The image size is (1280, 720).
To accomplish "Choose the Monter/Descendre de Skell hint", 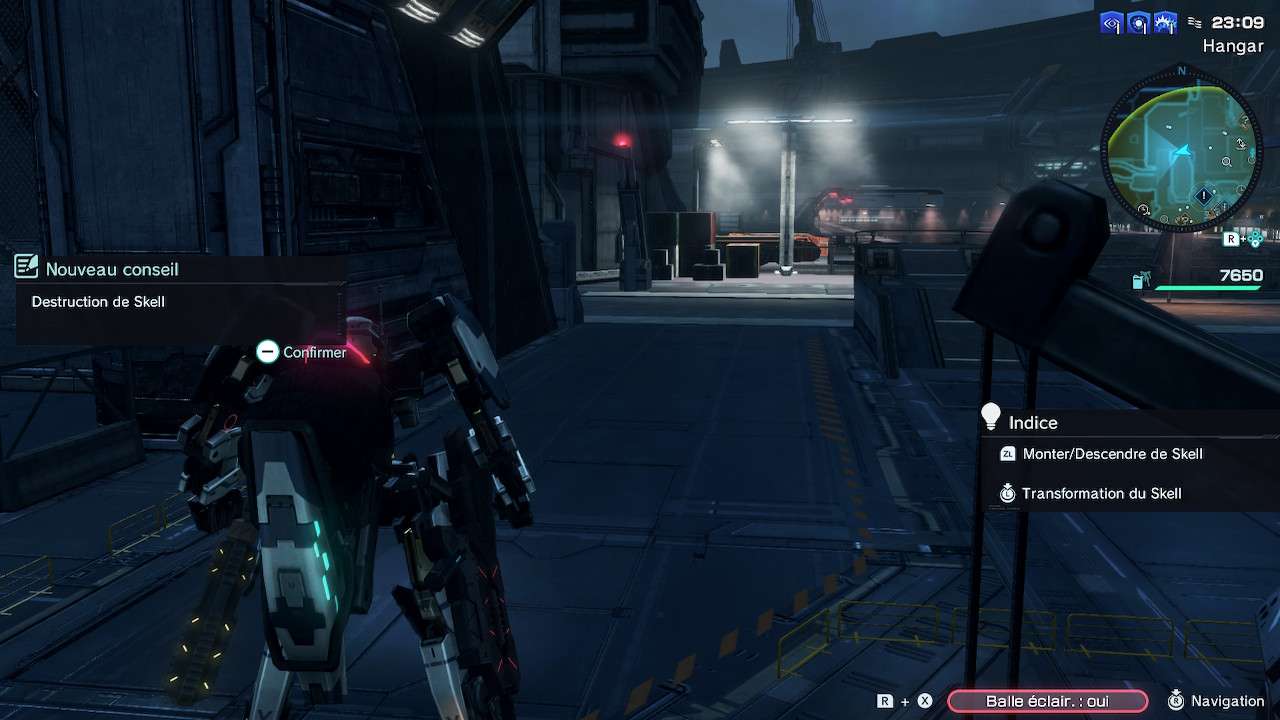I will pyautogui.click(x=1112, y=454).
